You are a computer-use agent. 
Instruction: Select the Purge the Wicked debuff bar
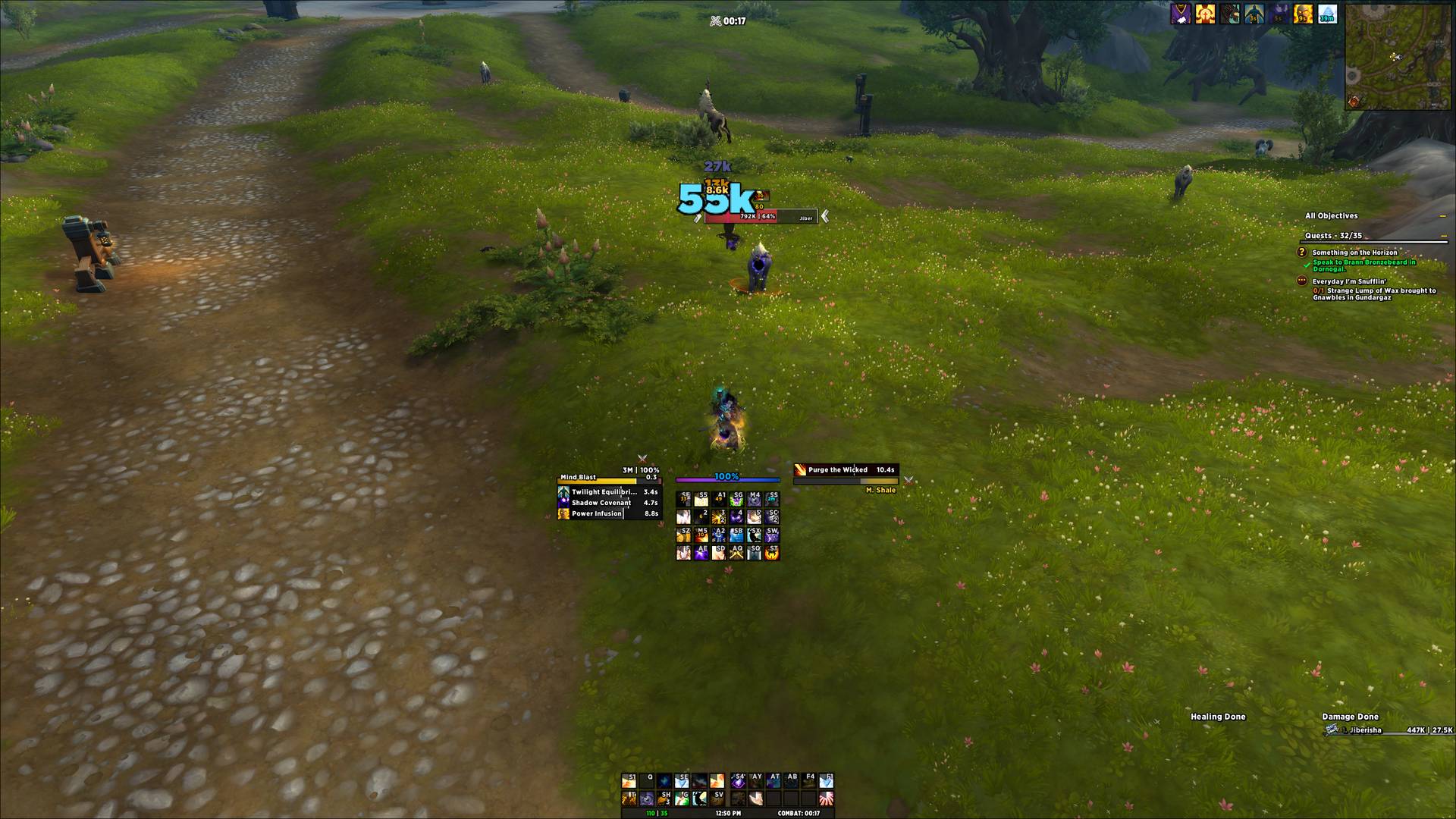coord(846,470)
